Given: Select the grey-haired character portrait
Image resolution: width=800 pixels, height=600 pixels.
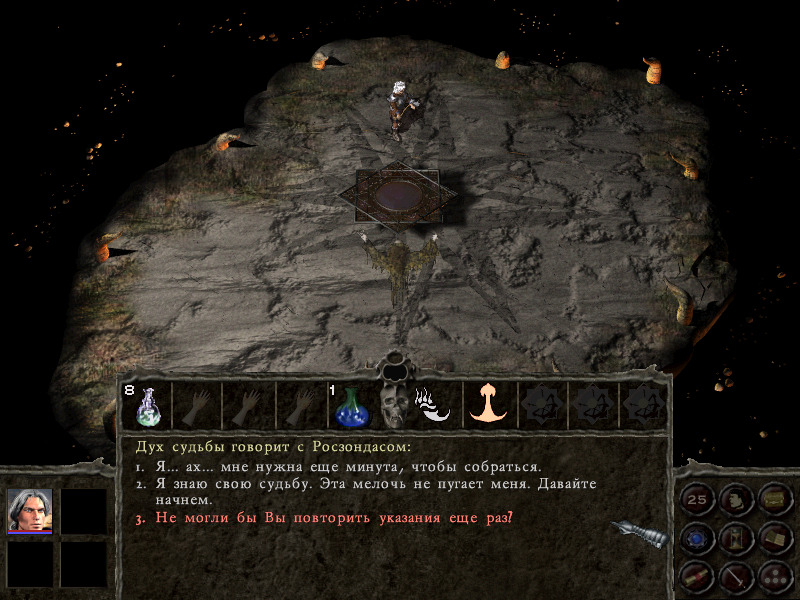Looking at the screenshot, I should click(30, 510).
